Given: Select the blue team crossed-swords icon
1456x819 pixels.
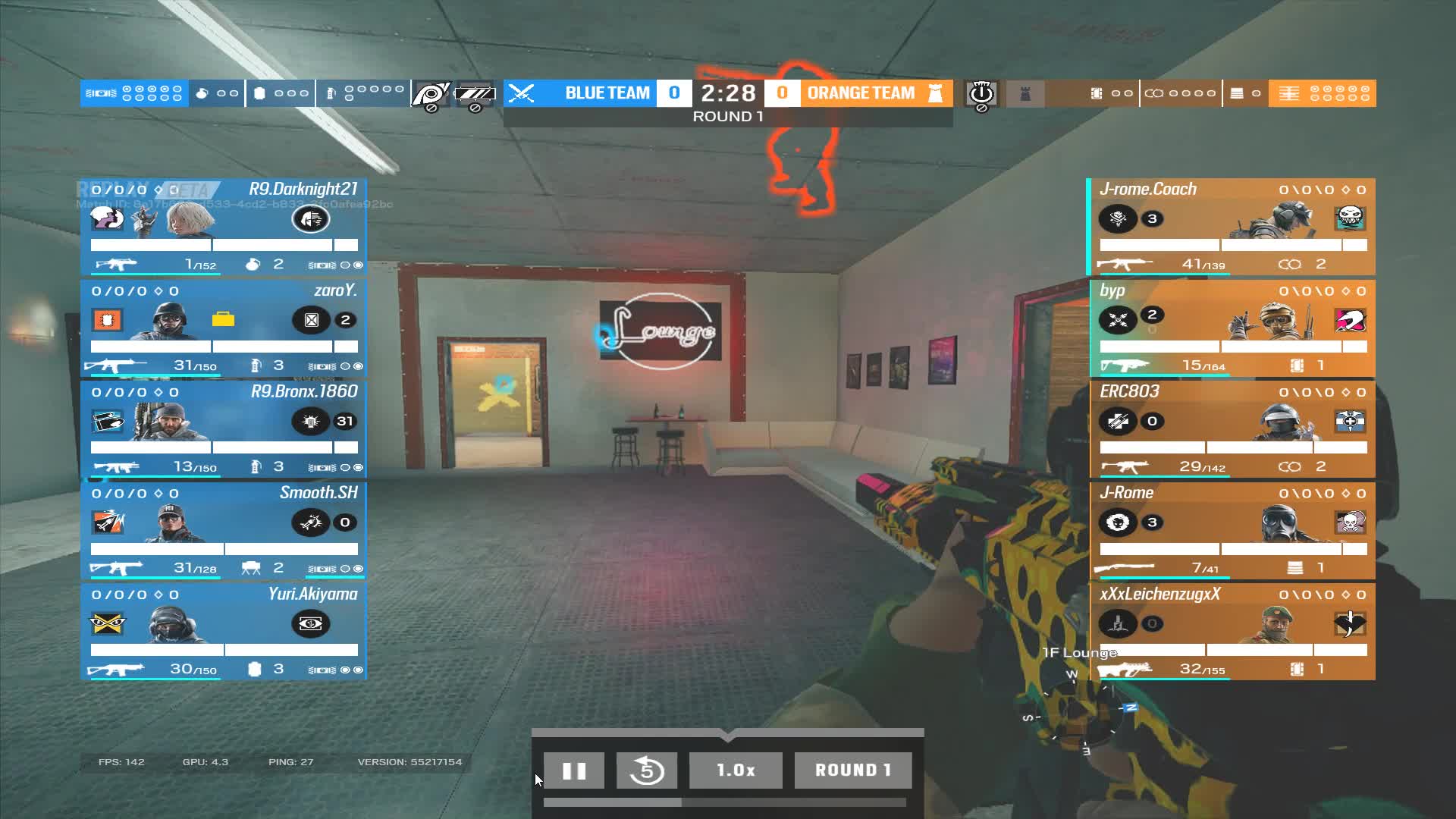Looking at the screenshot, I should tap(520, 93).
